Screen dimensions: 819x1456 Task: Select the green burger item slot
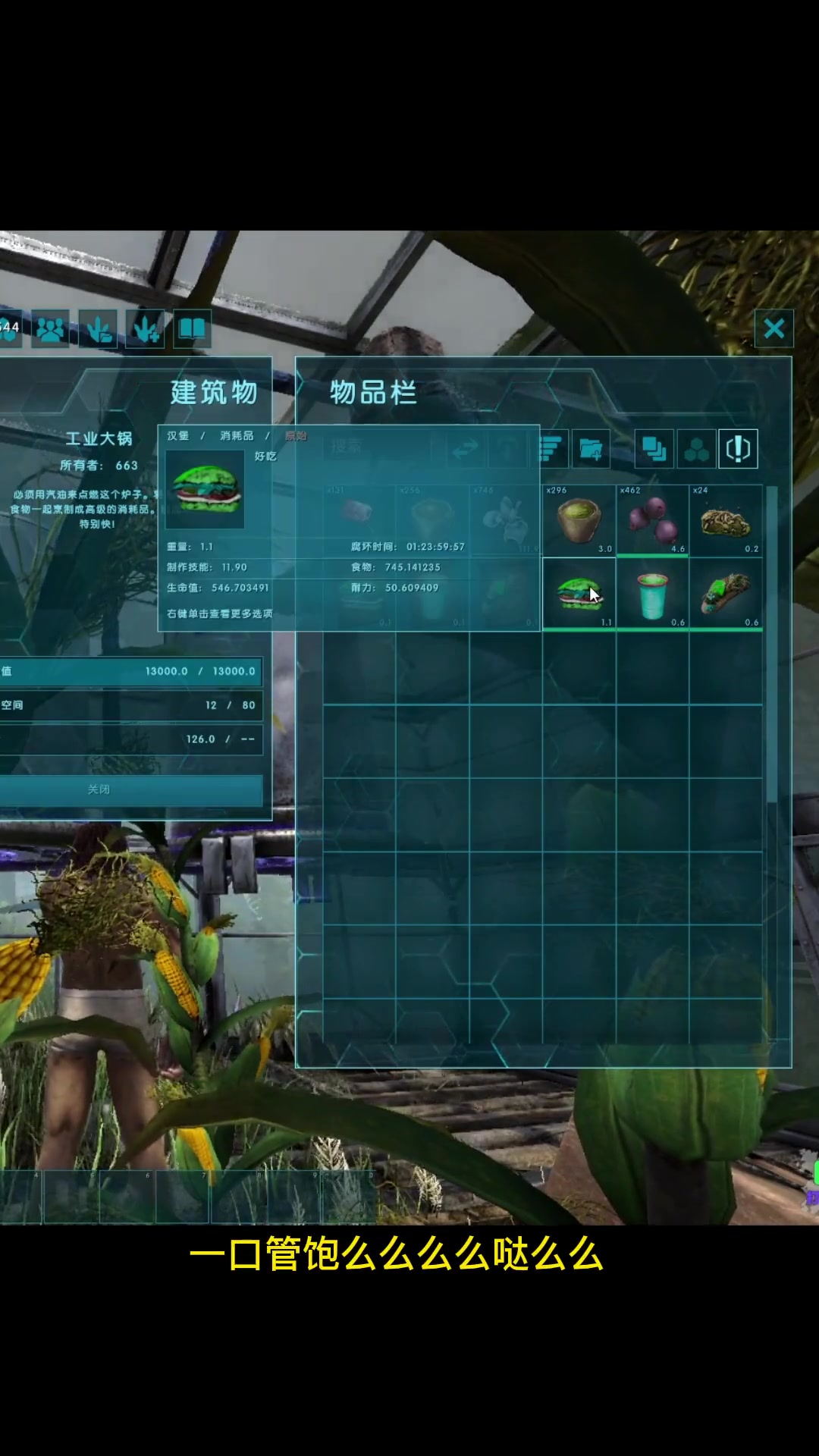click(579, 594)
